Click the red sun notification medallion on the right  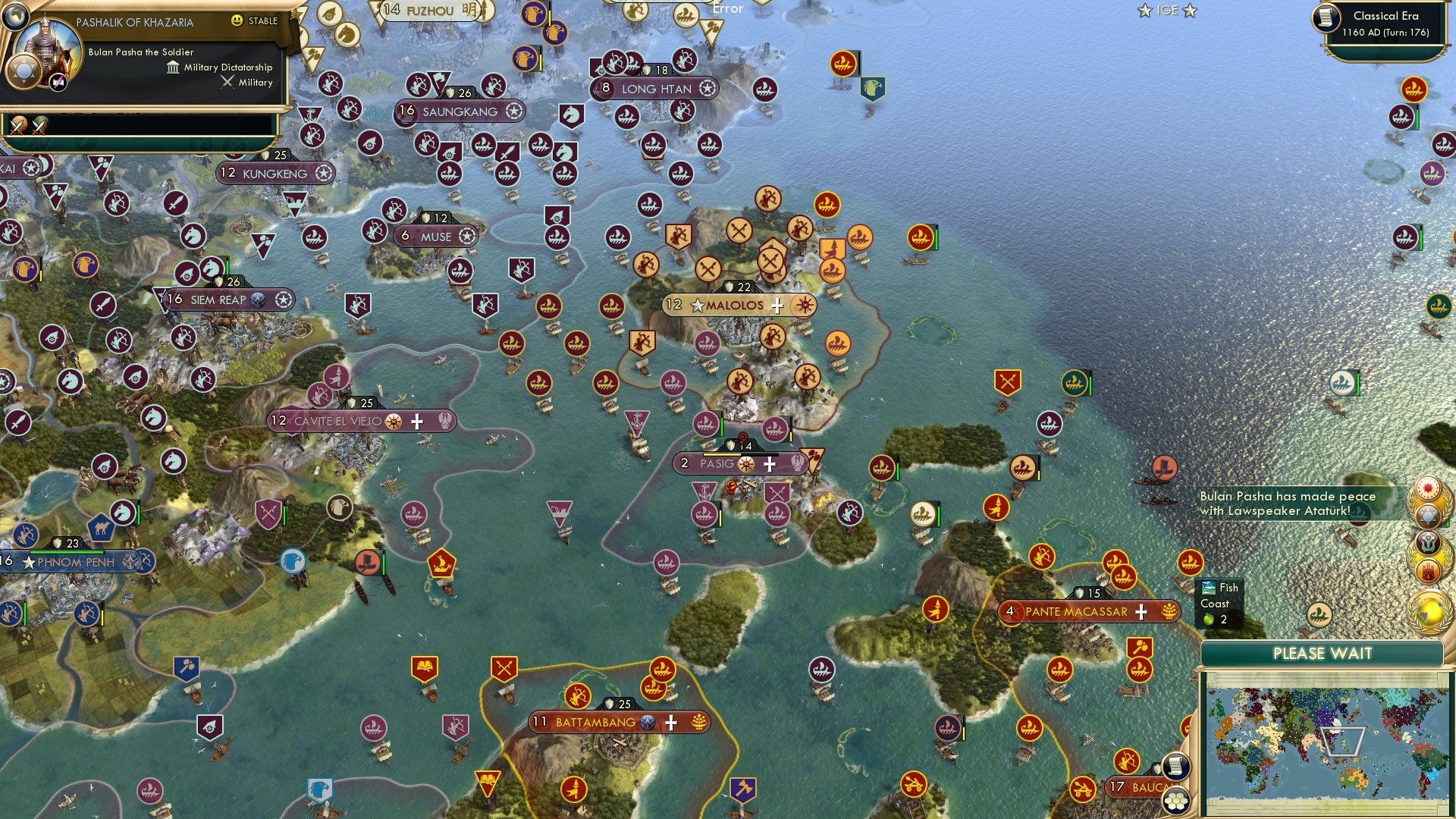1428,487
